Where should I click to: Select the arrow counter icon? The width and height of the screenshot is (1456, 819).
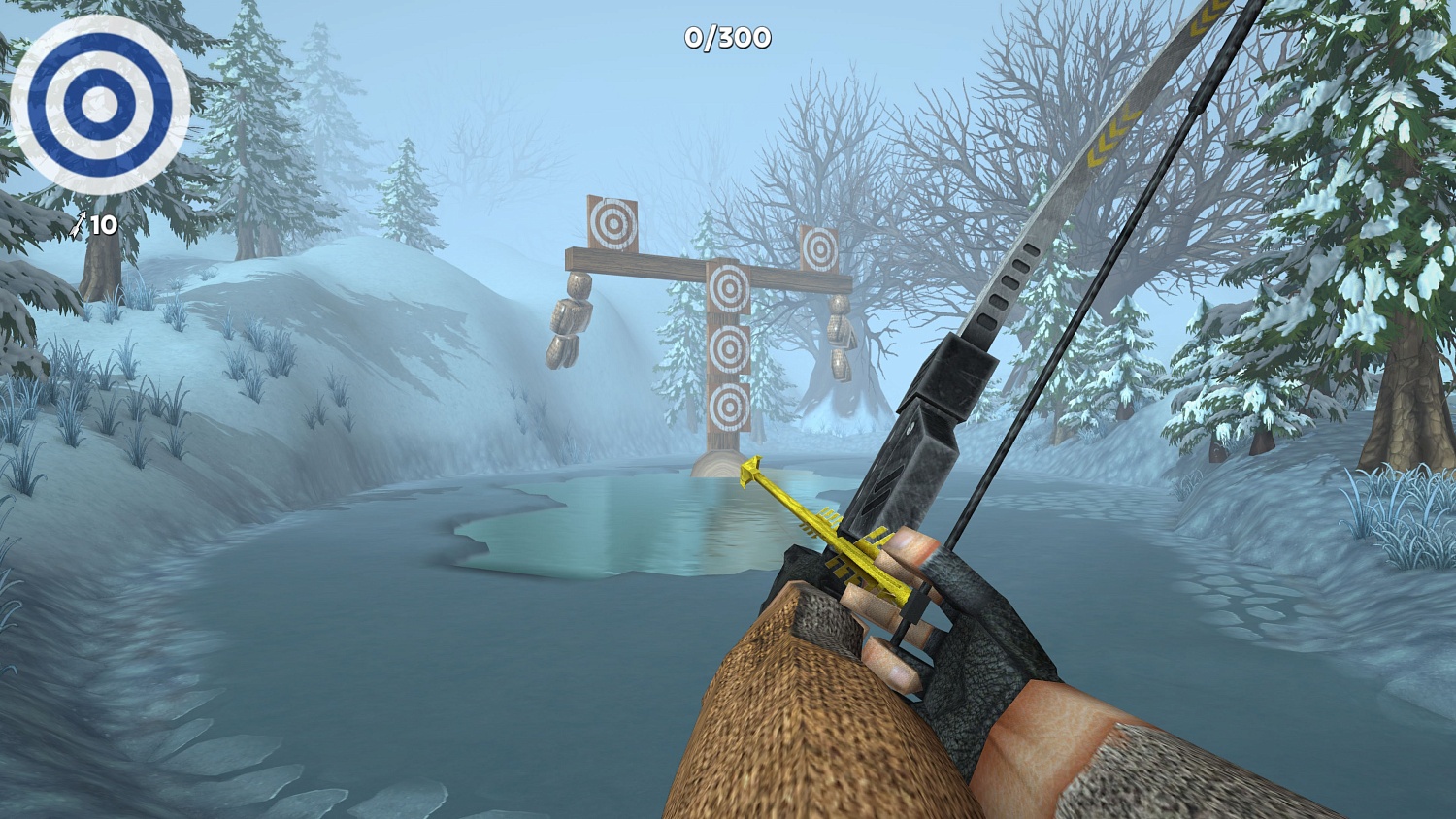80,224
